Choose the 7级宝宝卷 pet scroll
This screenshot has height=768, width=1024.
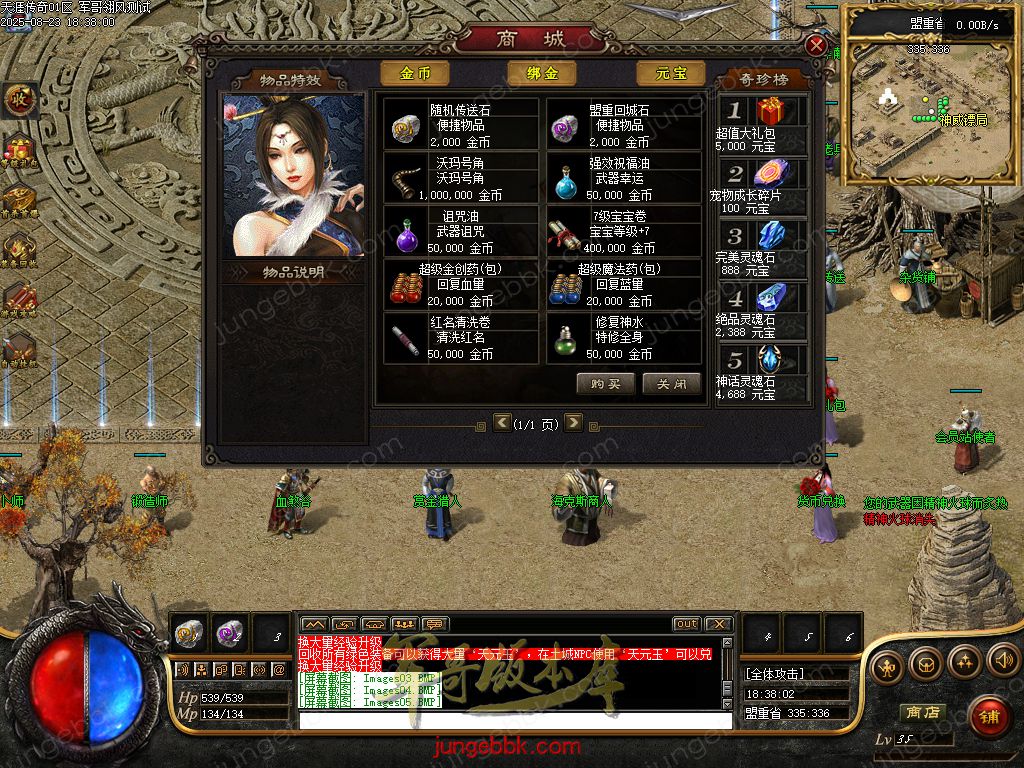tap(624, 232)
